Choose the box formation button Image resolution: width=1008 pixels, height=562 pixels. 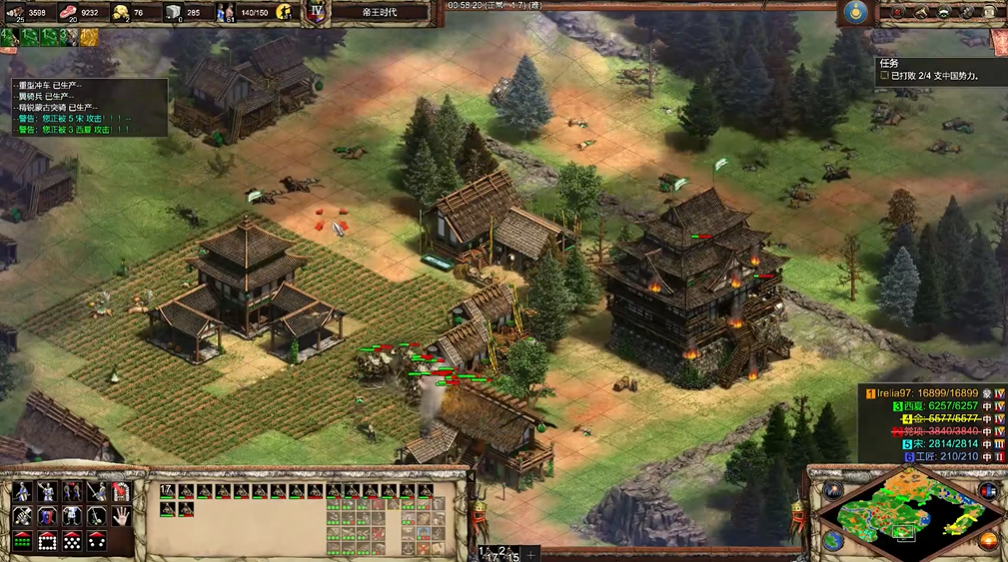point(46,541)
